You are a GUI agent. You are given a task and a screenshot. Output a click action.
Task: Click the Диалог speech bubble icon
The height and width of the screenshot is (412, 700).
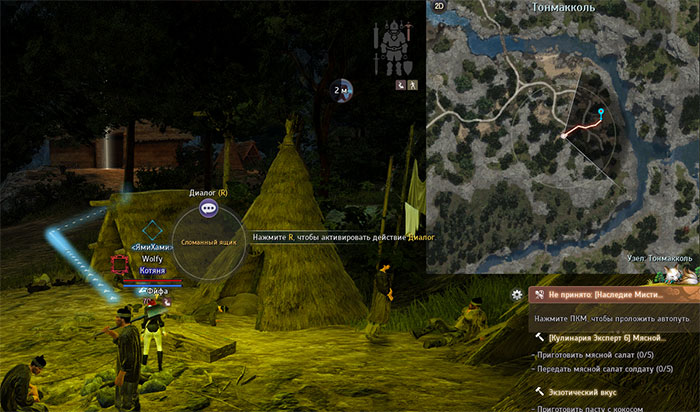click(x=209, y=208)
